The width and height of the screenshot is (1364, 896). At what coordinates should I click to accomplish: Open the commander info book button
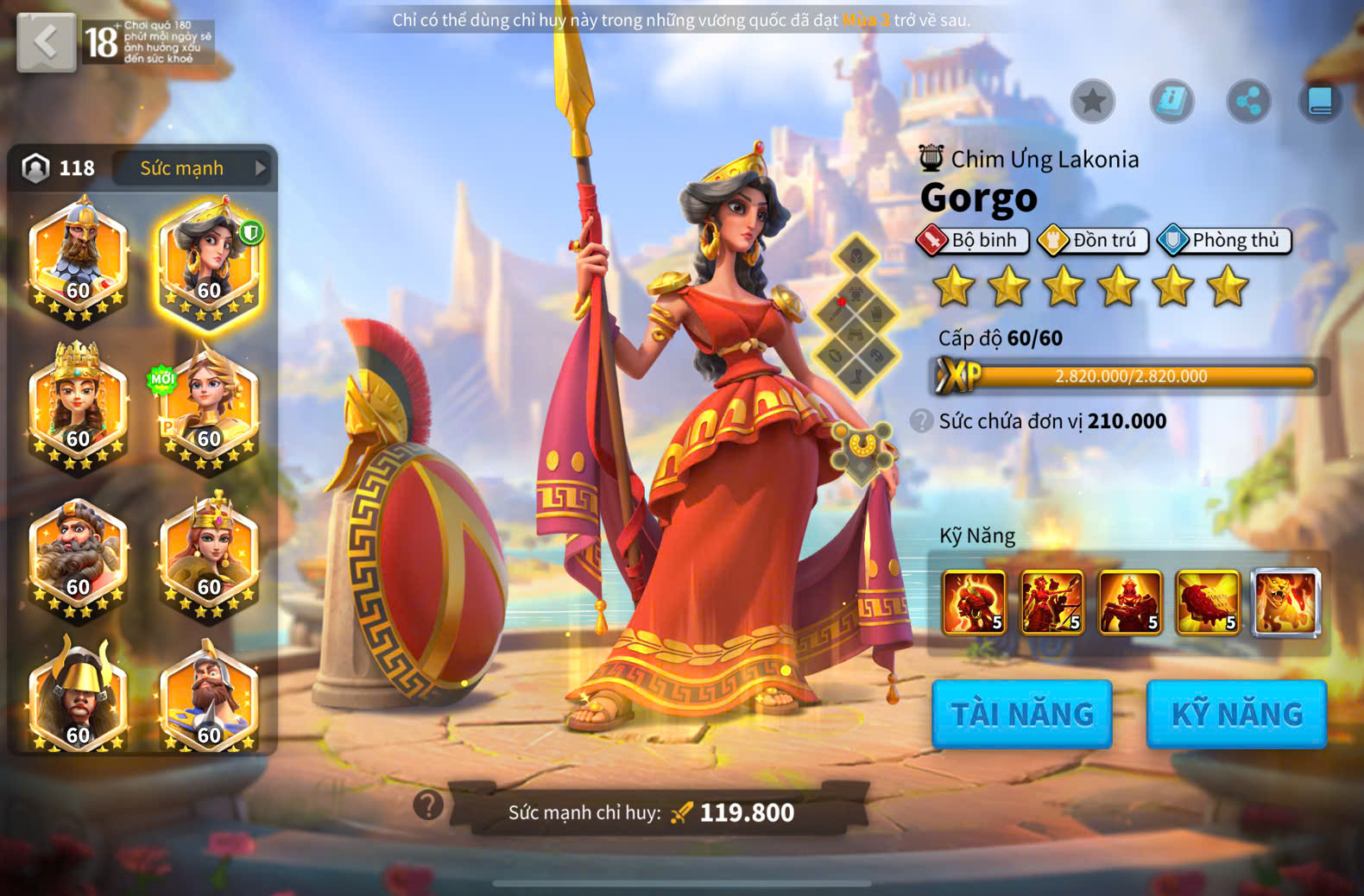coord(1171,102)
